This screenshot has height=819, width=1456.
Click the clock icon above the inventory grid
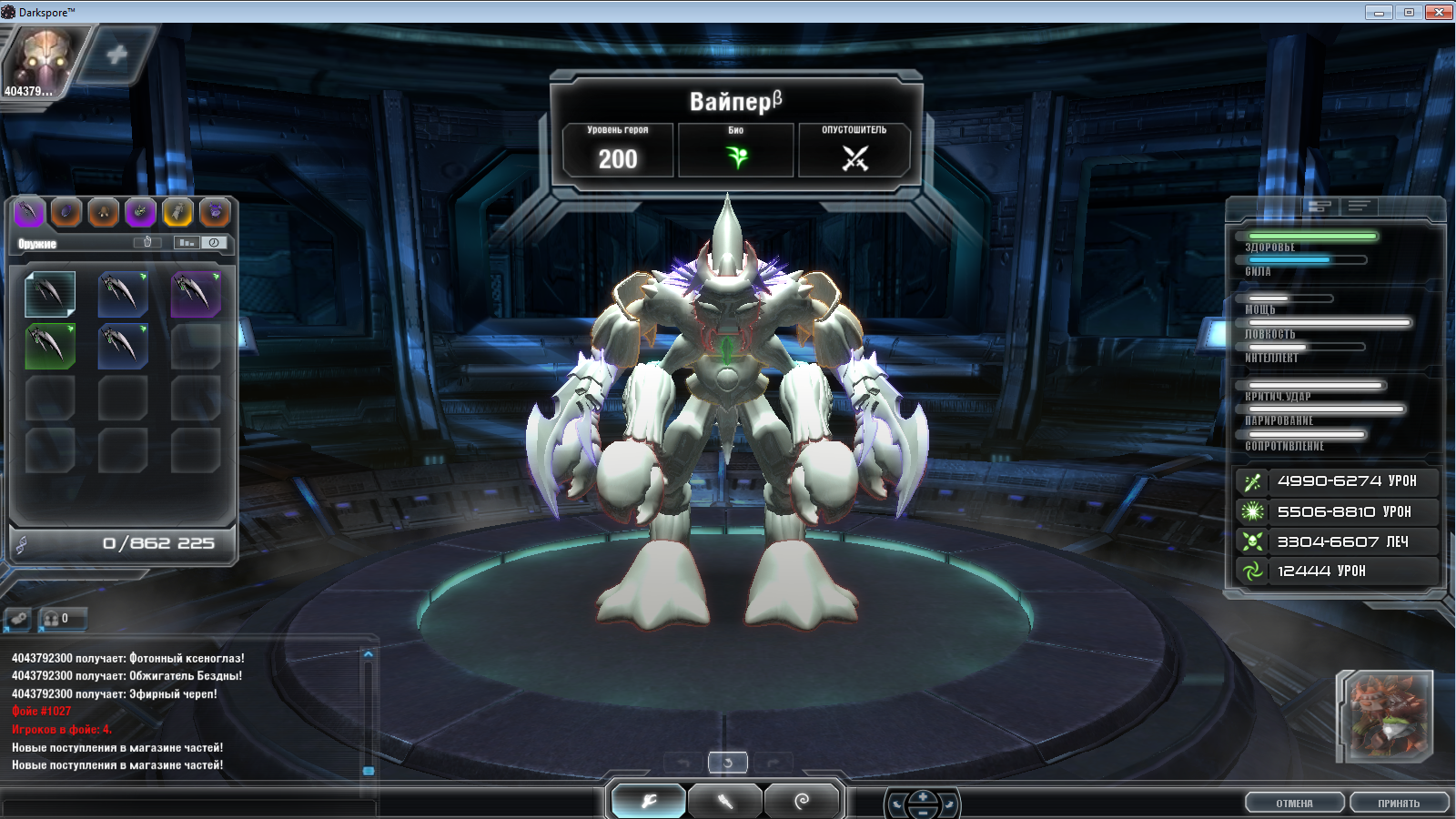213,243
